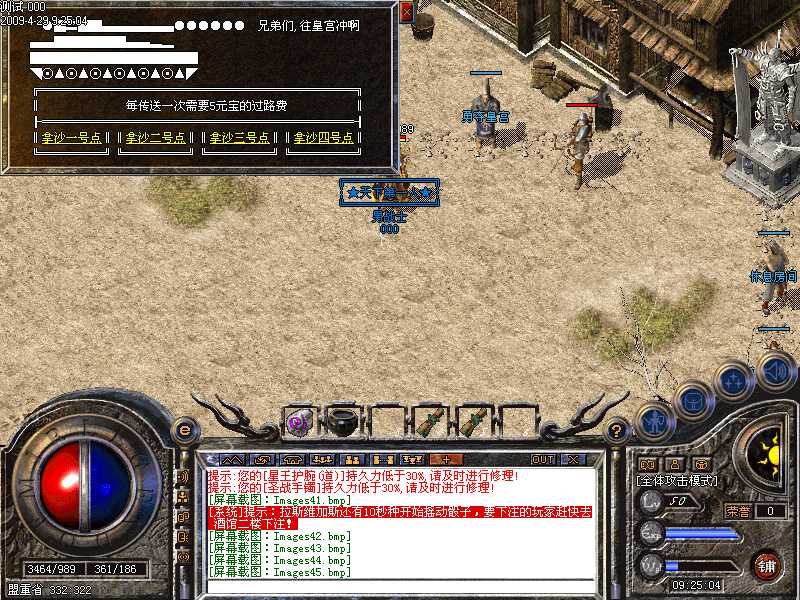Open the 铺 shop button
The width and height of the screenshot is (800, 600).
coord(766,565)
